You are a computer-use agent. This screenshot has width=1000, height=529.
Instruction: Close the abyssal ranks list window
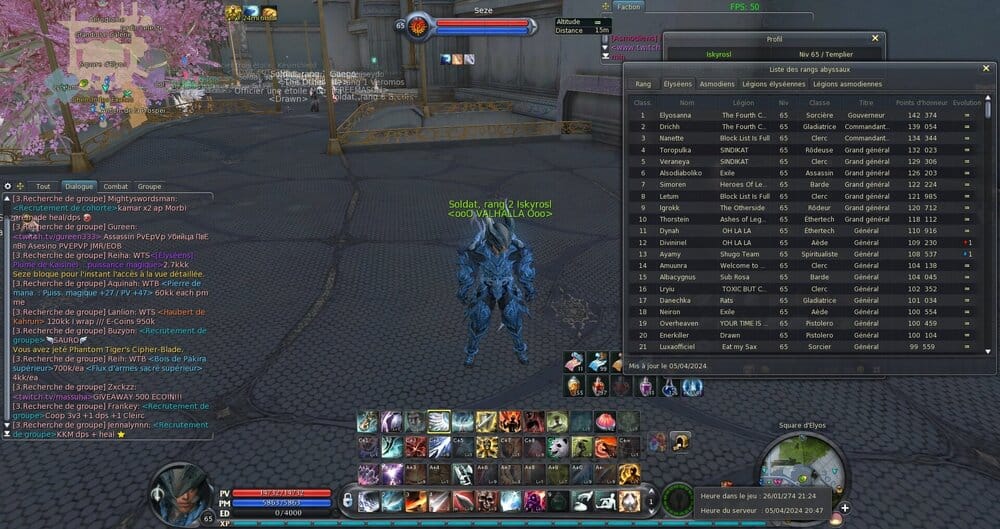point(987,68)
